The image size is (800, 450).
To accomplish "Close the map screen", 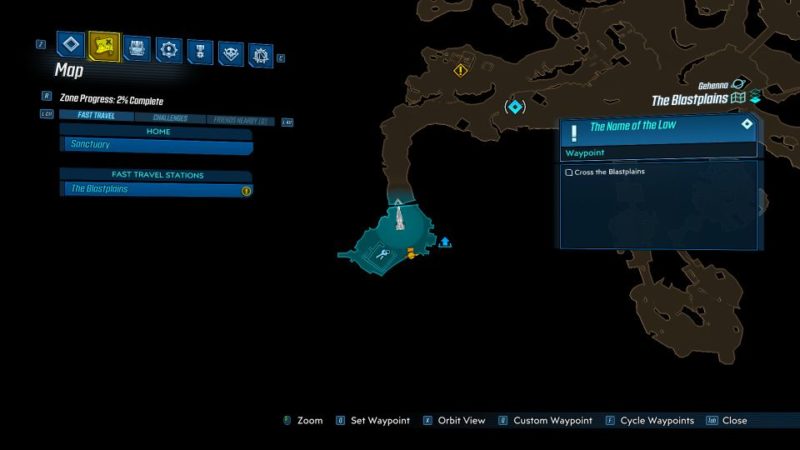I will coord(734,421).
